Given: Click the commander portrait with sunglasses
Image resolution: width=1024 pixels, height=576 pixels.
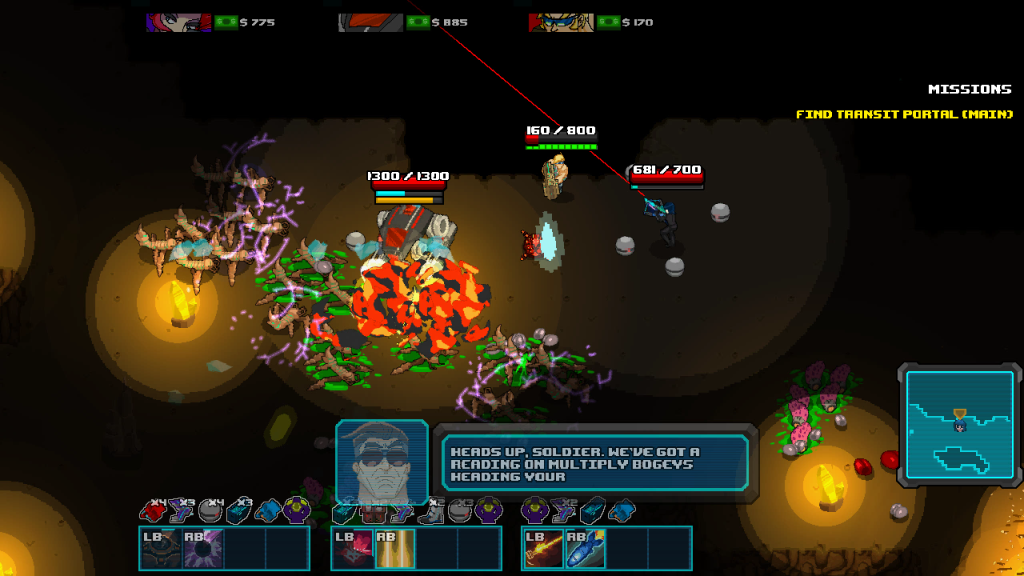Looking at the screenshot, I should coord(382,461).
